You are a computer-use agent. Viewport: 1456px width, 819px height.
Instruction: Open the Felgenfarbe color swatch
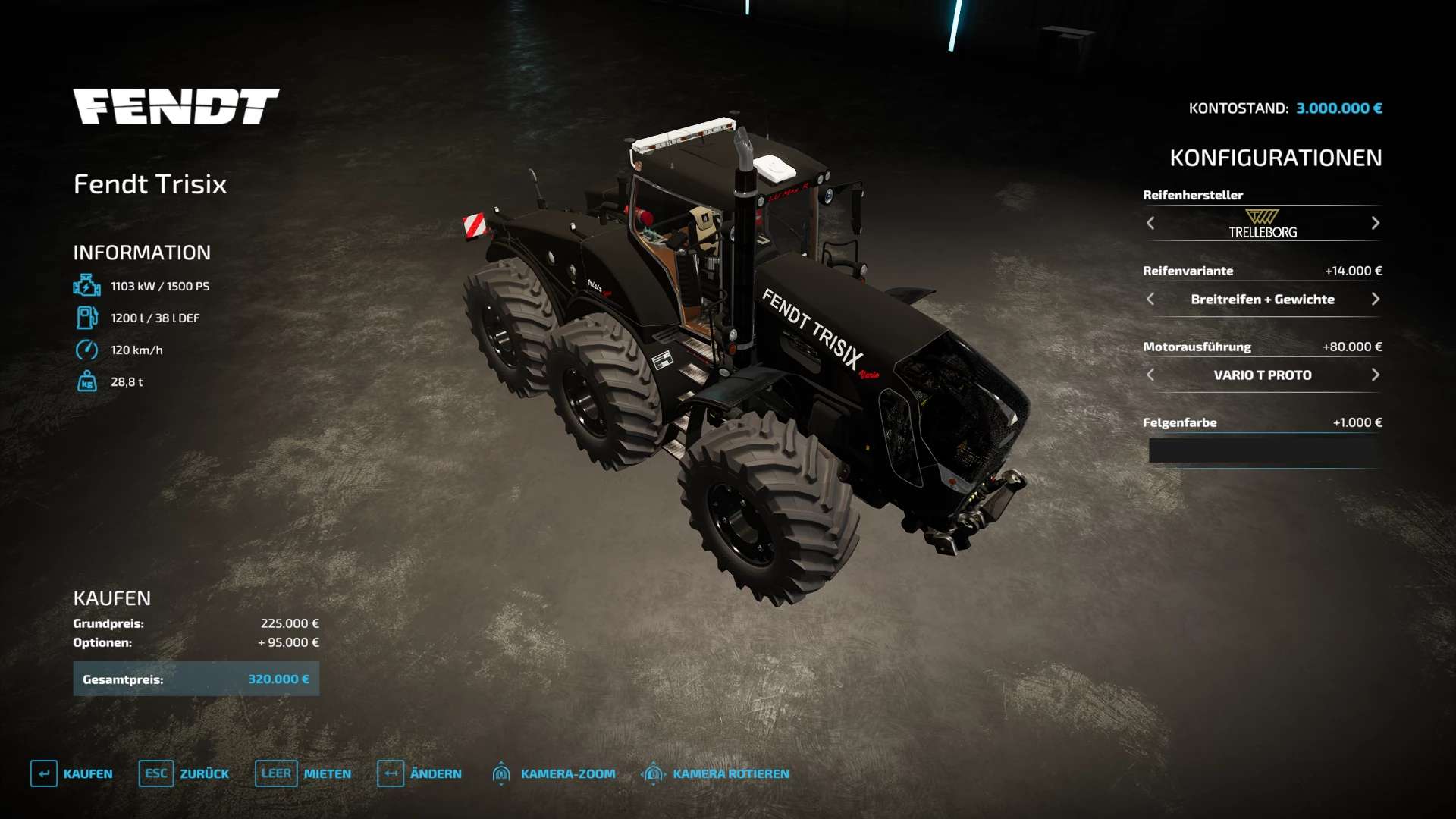pos(1263,450)
